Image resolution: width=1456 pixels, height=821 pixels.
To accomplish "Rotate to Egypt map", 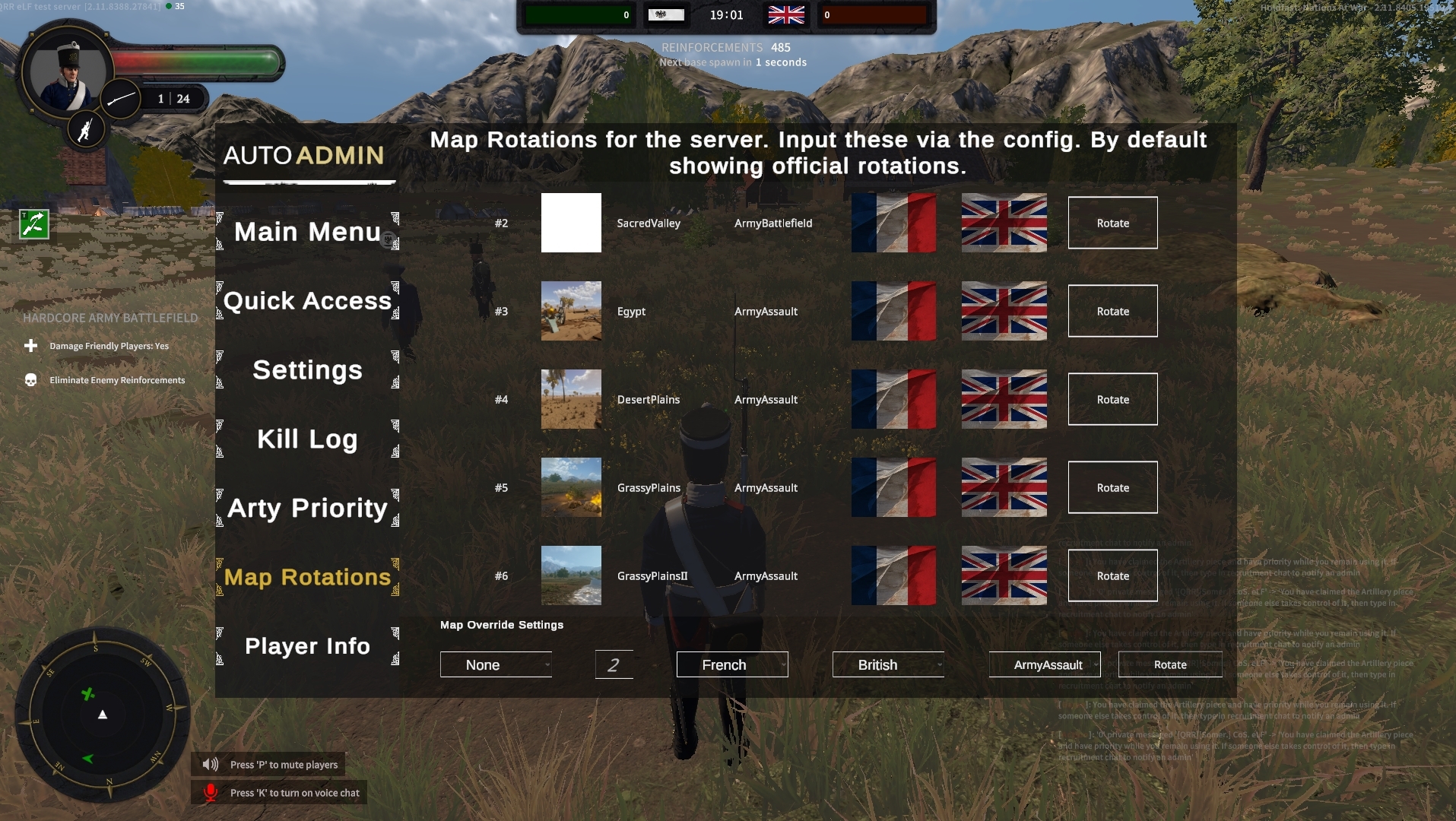I will tap(1112, 311).
